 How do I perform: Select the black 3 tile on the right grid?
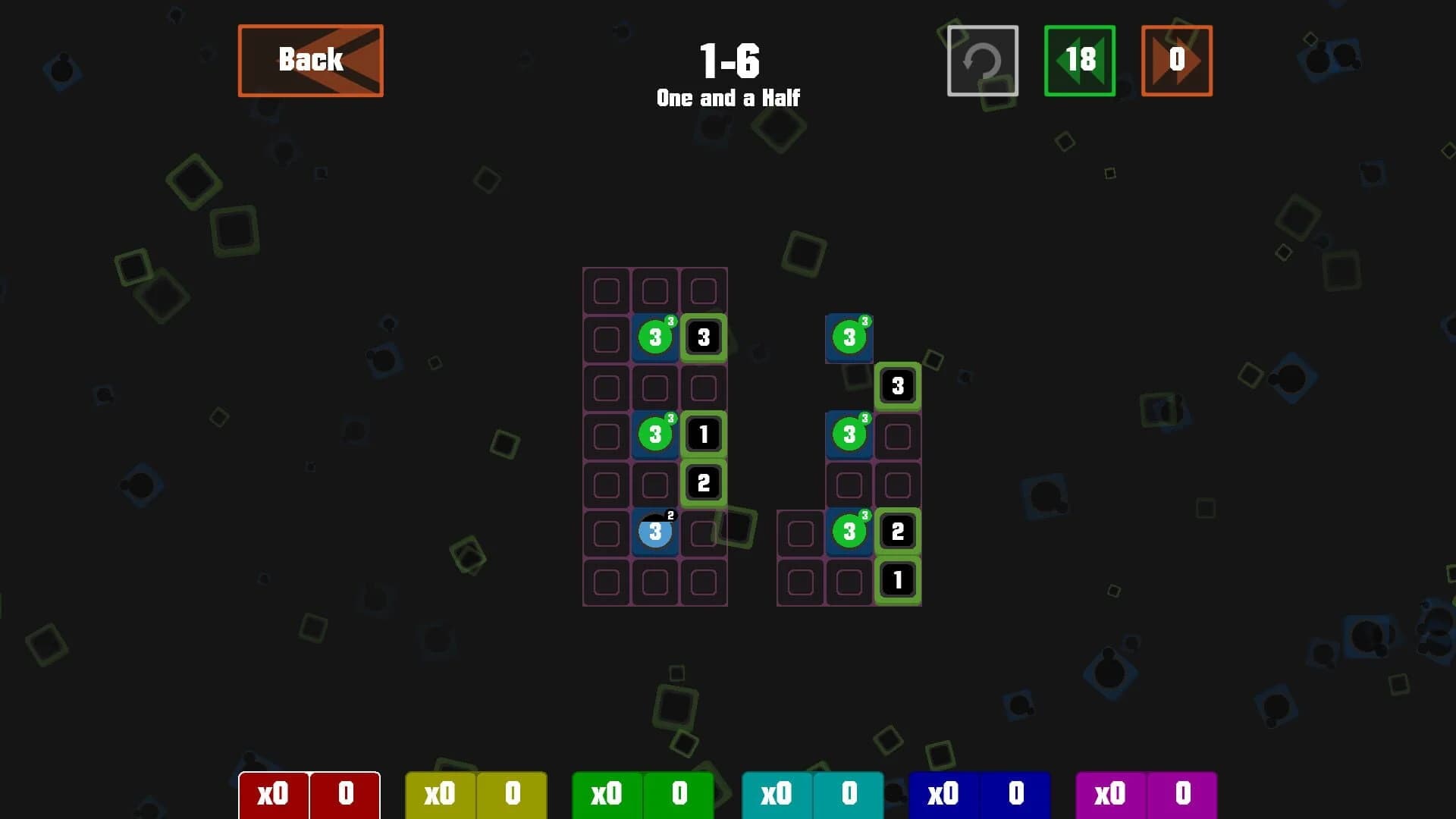pos(897,386)
